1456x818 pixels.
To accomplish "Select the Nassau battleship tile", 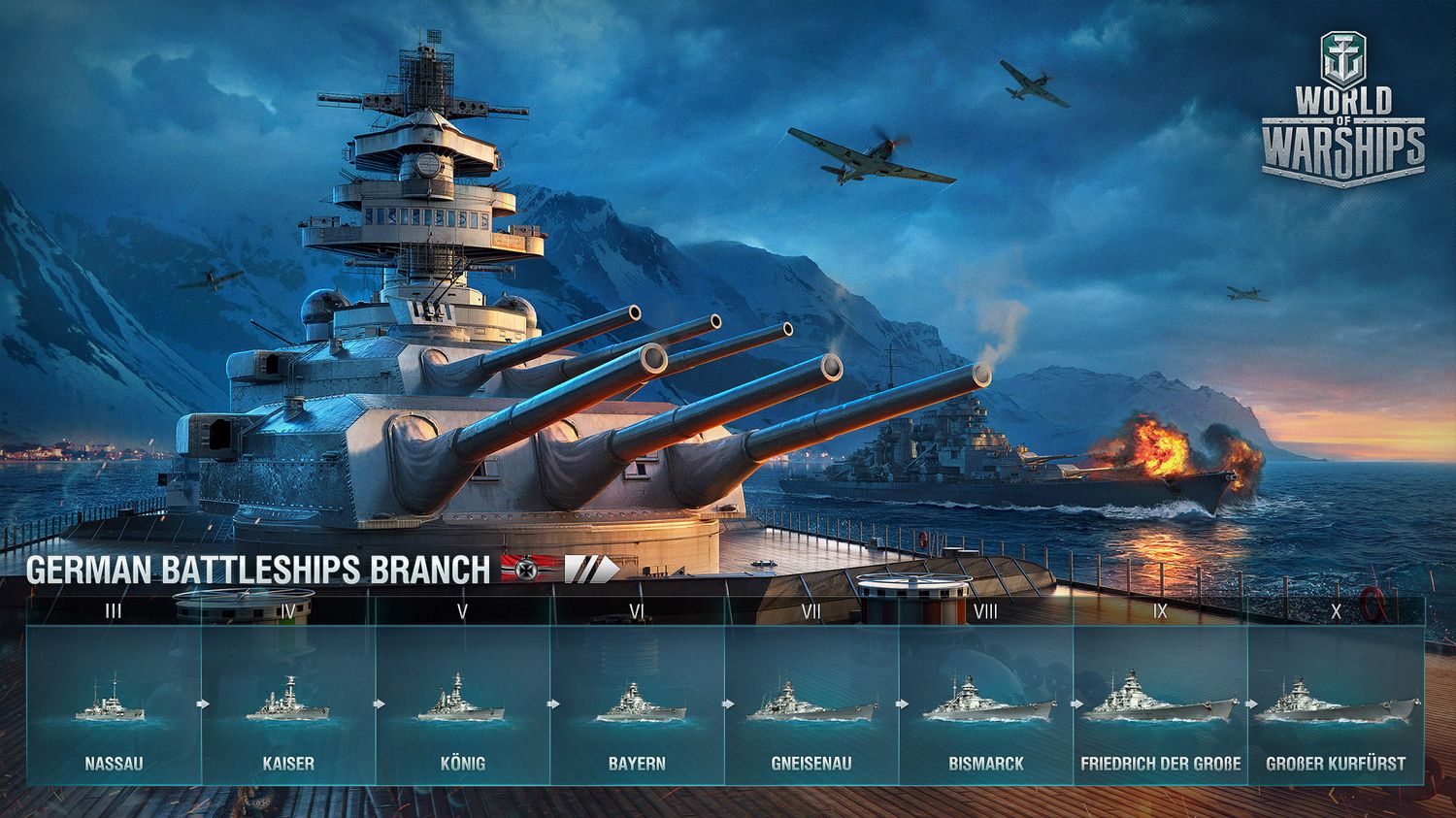I will click(114, 705).
